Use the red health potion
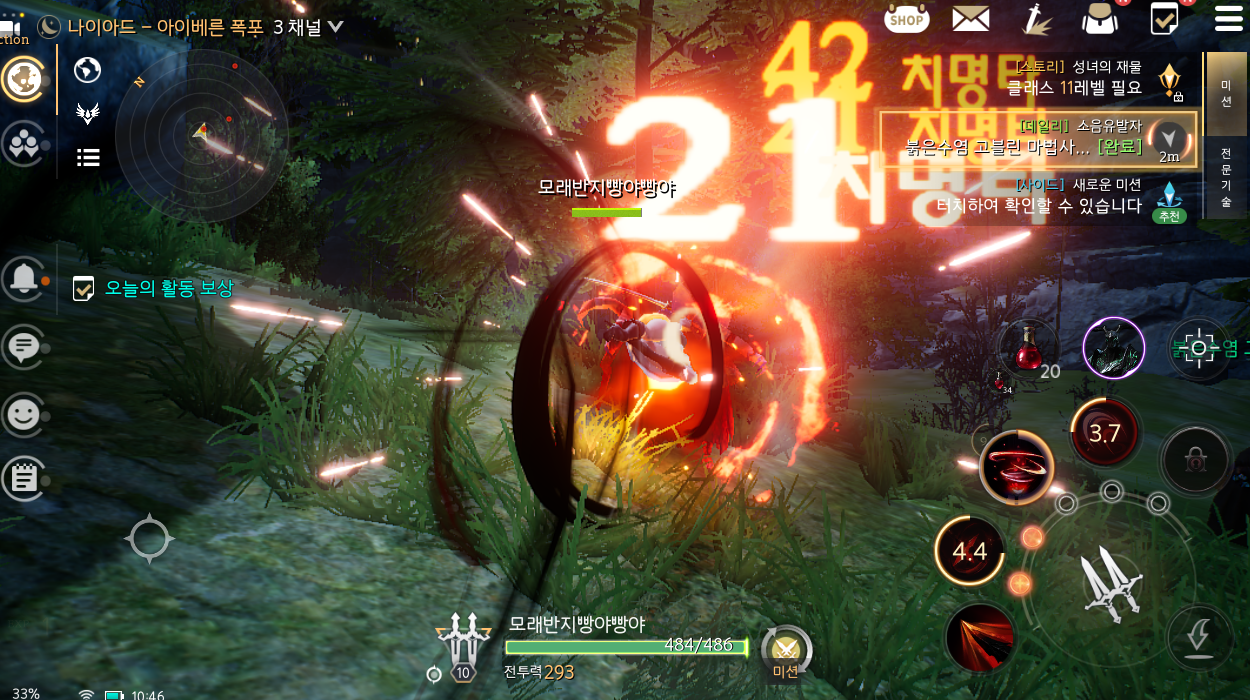Screen dimensions: 1250x700 1027,350
